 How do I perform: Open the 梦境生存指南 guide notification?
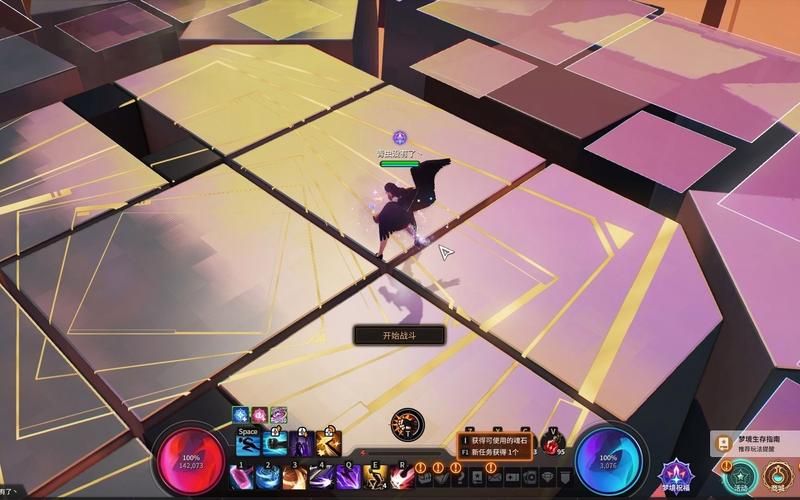point(755,443)
